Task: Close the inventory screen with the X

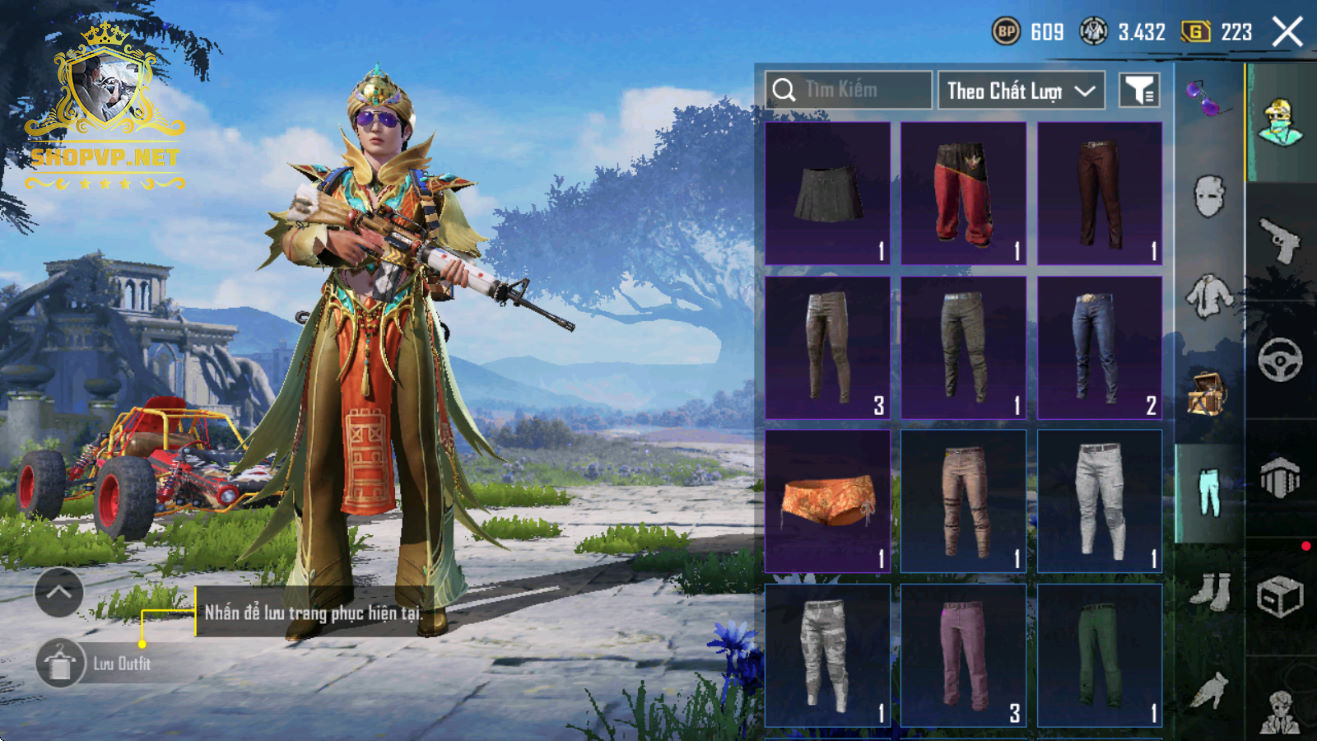Action: 1287,32
